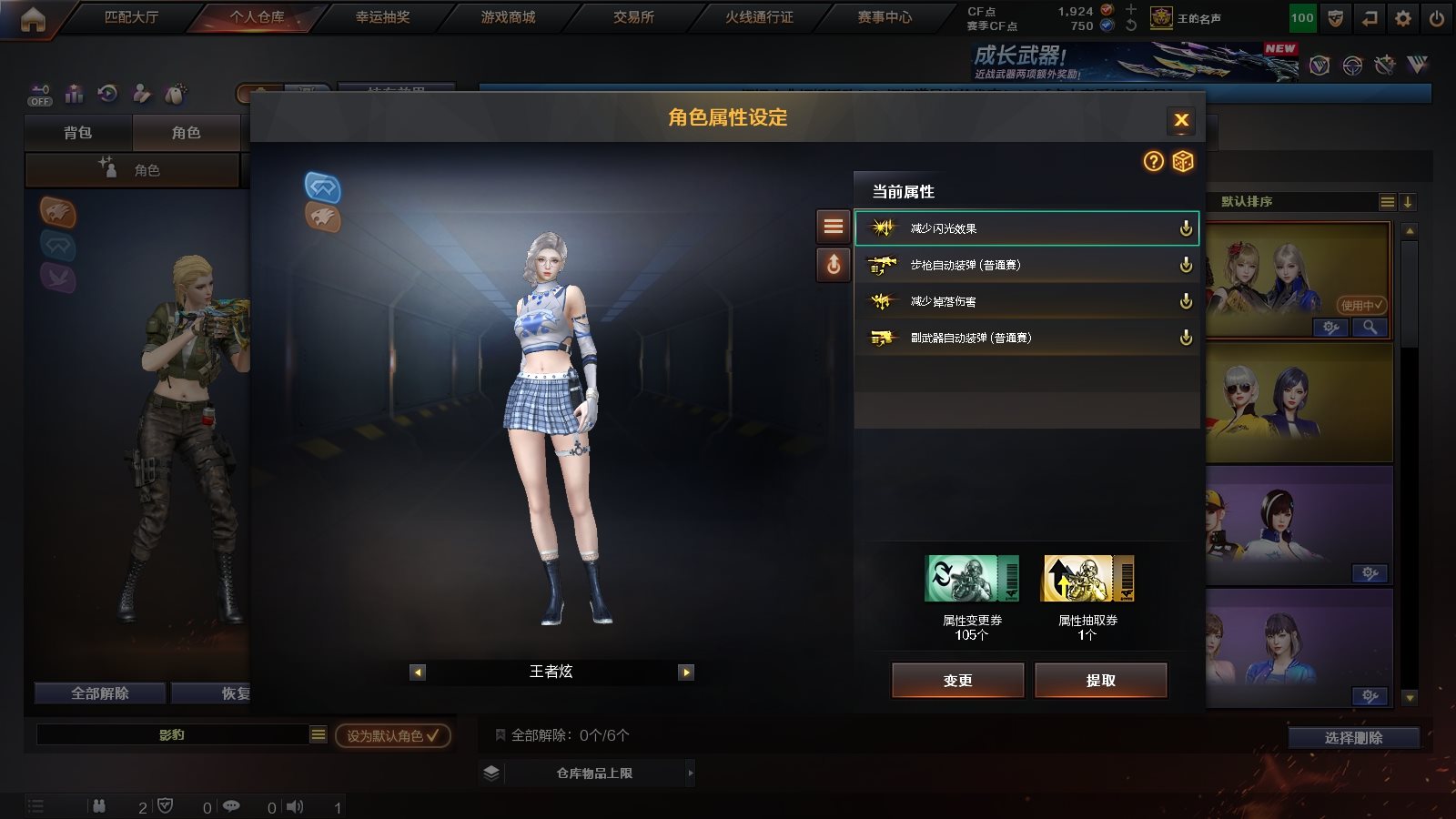This screenshot has width=1456, height=819.
Task: Go to 幸运抽奖 in the top menu
Action: [382, 17]
